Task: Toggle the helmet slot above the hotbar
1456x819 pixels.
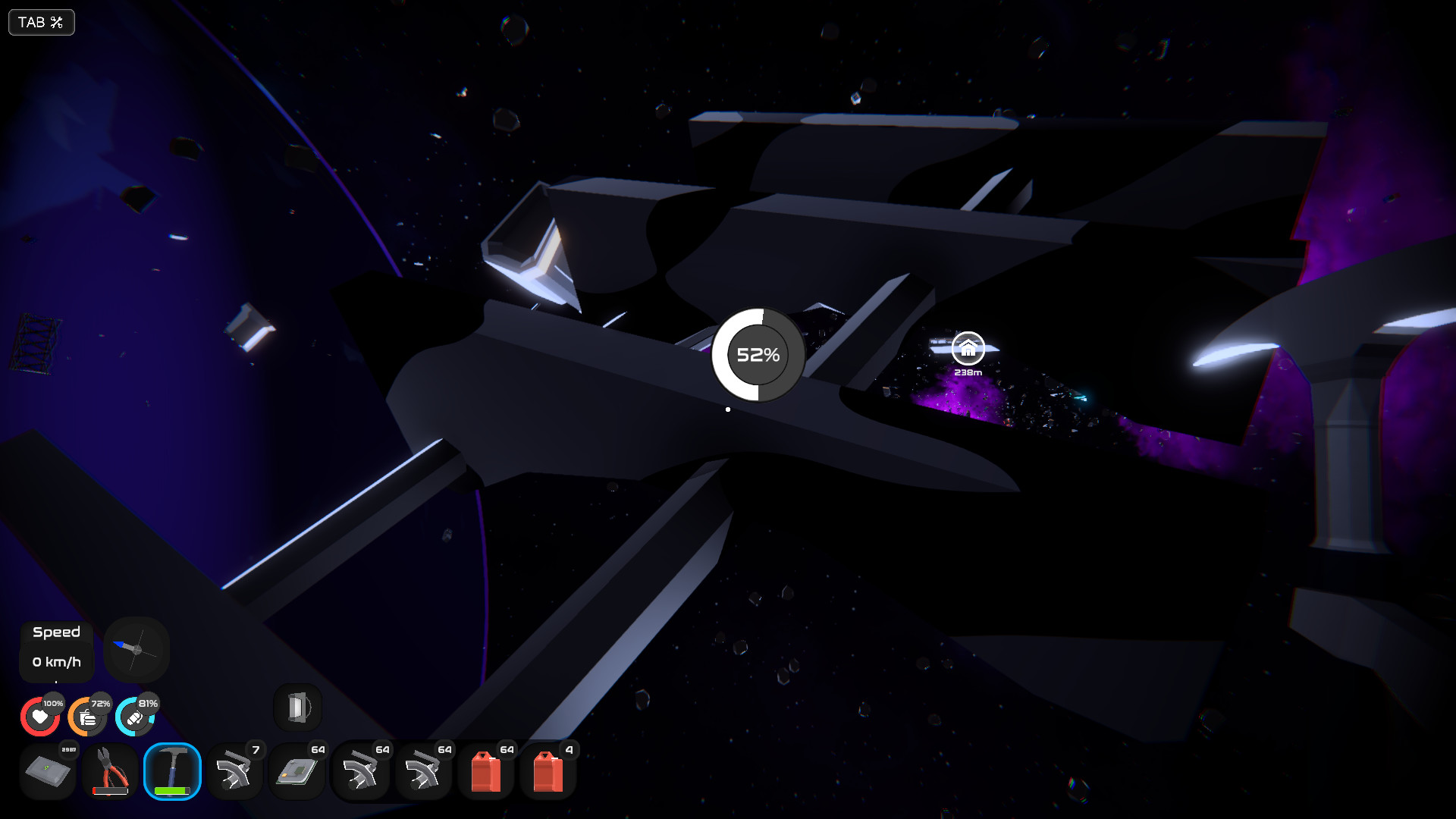Action: [297, 706]
